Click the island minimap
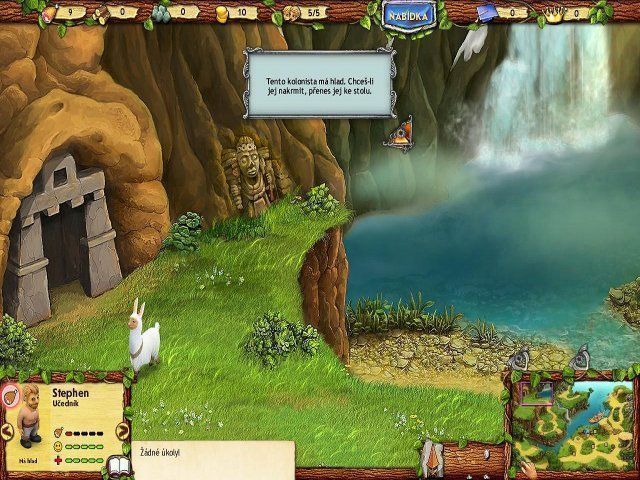640x480 pixels. 571,422
